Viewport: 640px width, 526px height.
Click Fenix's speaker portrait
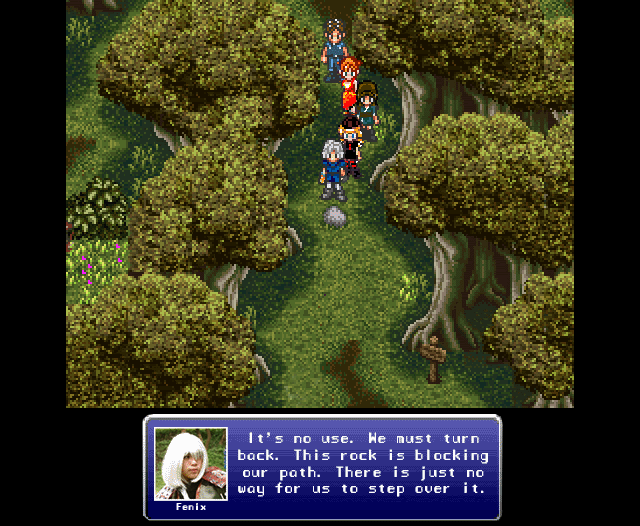click(x=190, y=464)
